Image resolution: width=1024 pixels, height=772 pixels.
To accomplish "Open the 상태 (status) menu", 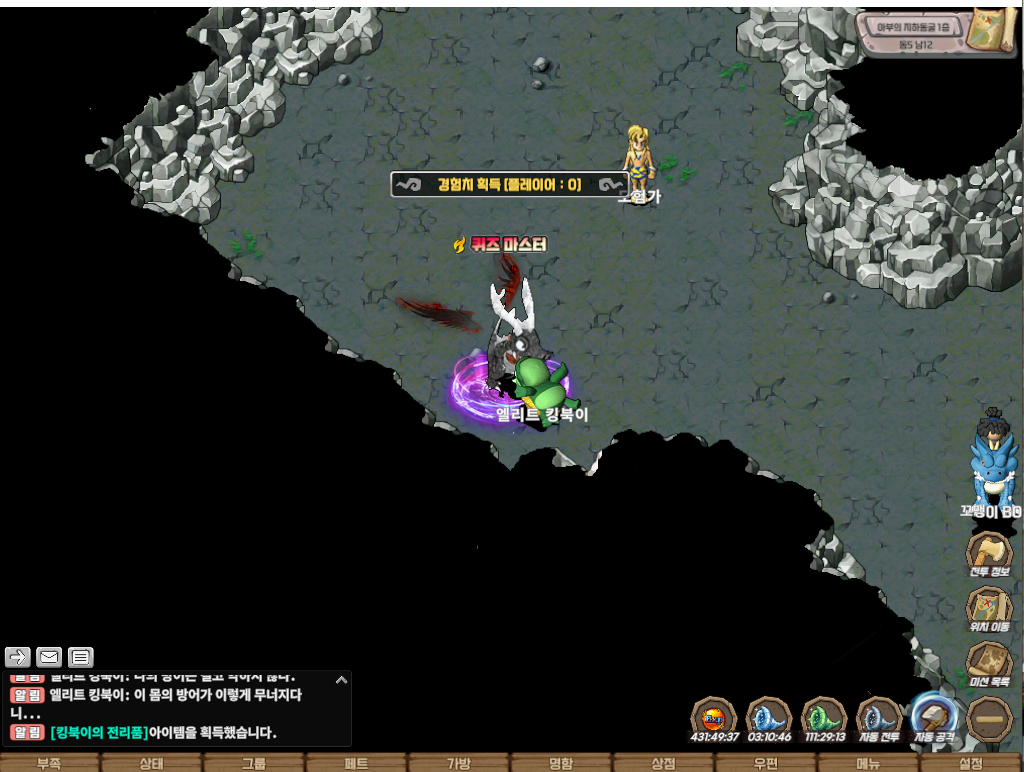I will click(x=152, y=763).
